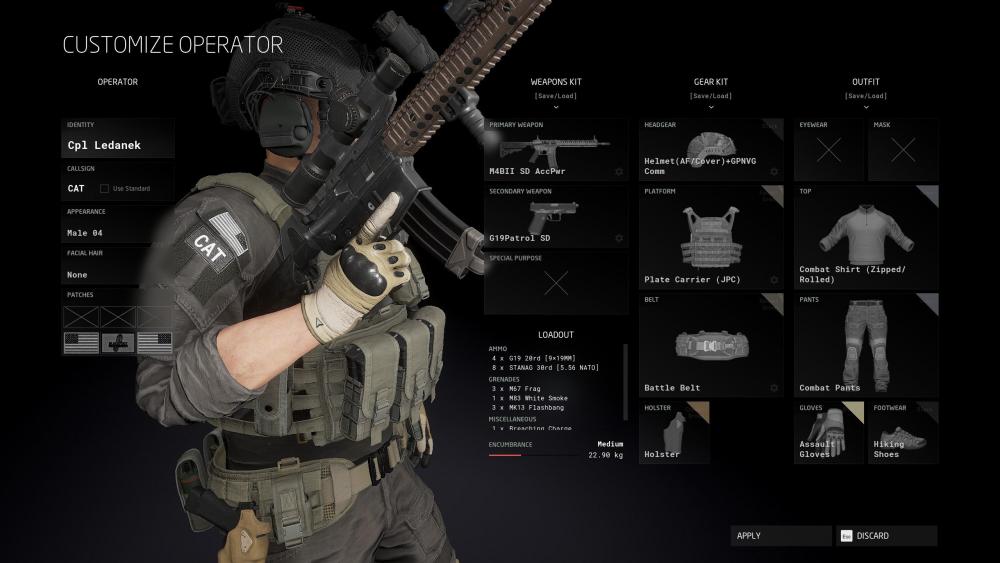Screen dimensions: 1000x563
Task: Select the M4BII SD primary weapon slot
Action: coord(556,150)
